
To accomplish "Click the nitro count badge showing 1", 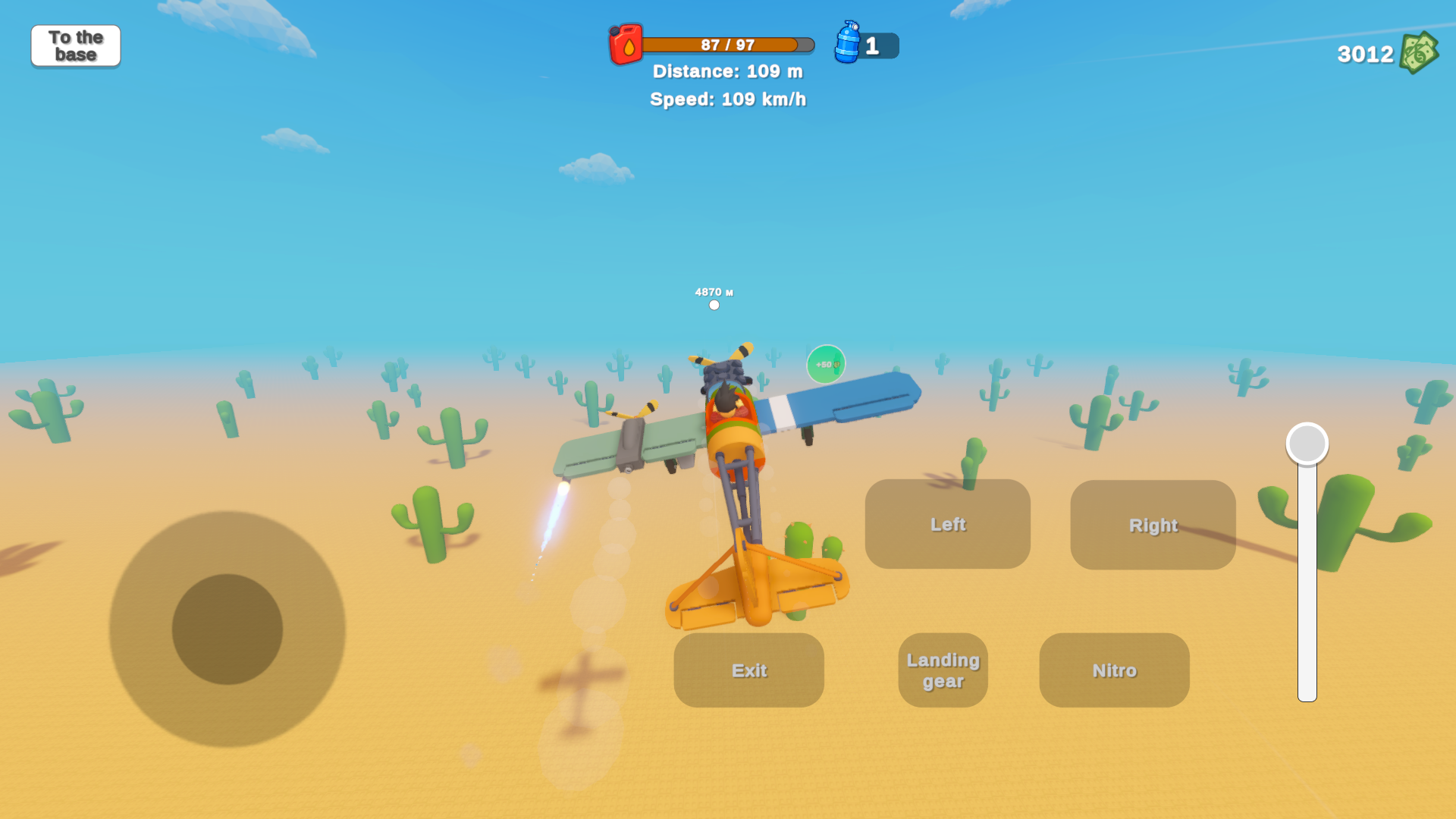I will pos(876,45).
